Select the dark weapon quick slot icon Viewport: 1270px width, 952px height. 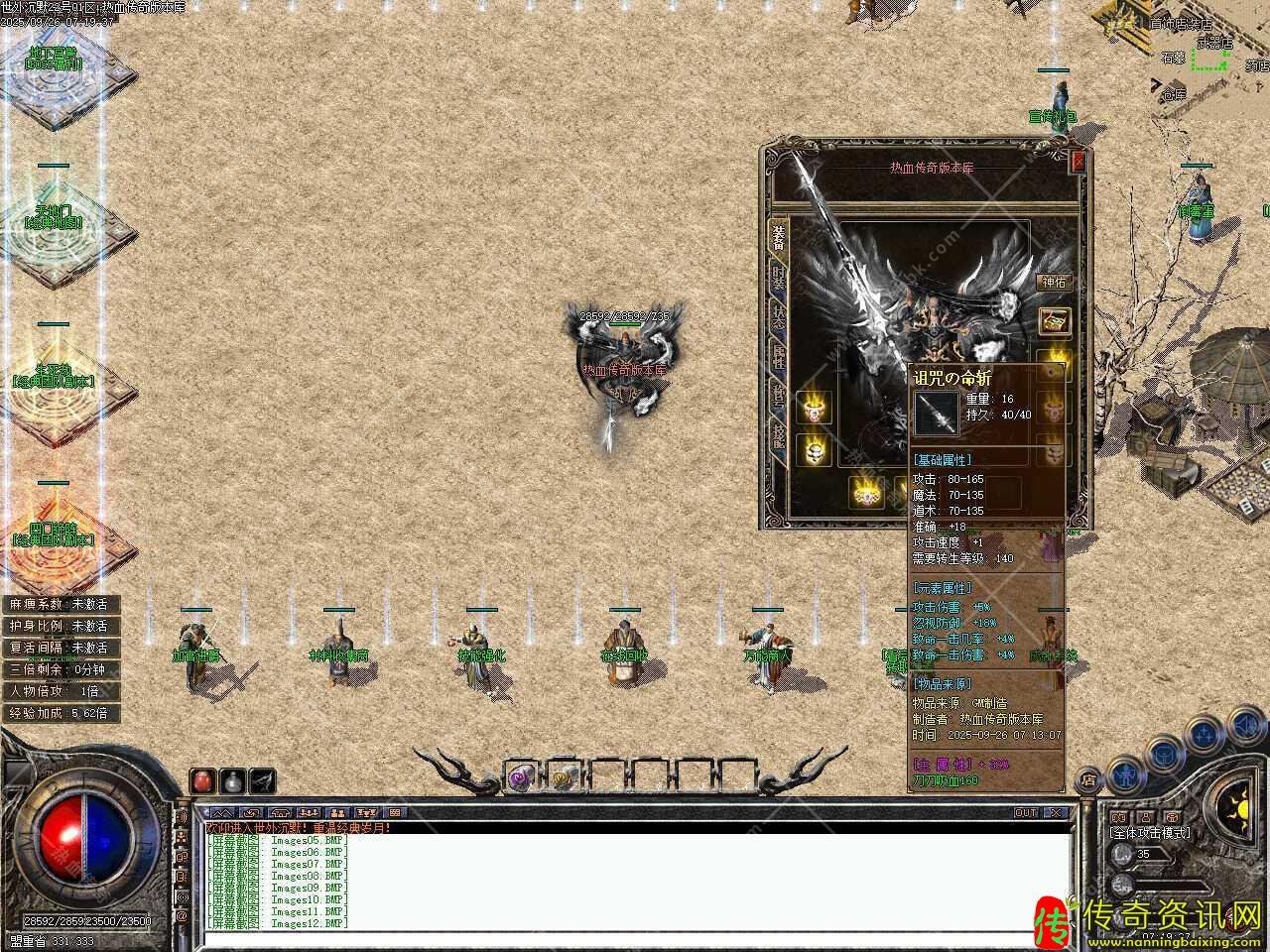tap(262, 780)
